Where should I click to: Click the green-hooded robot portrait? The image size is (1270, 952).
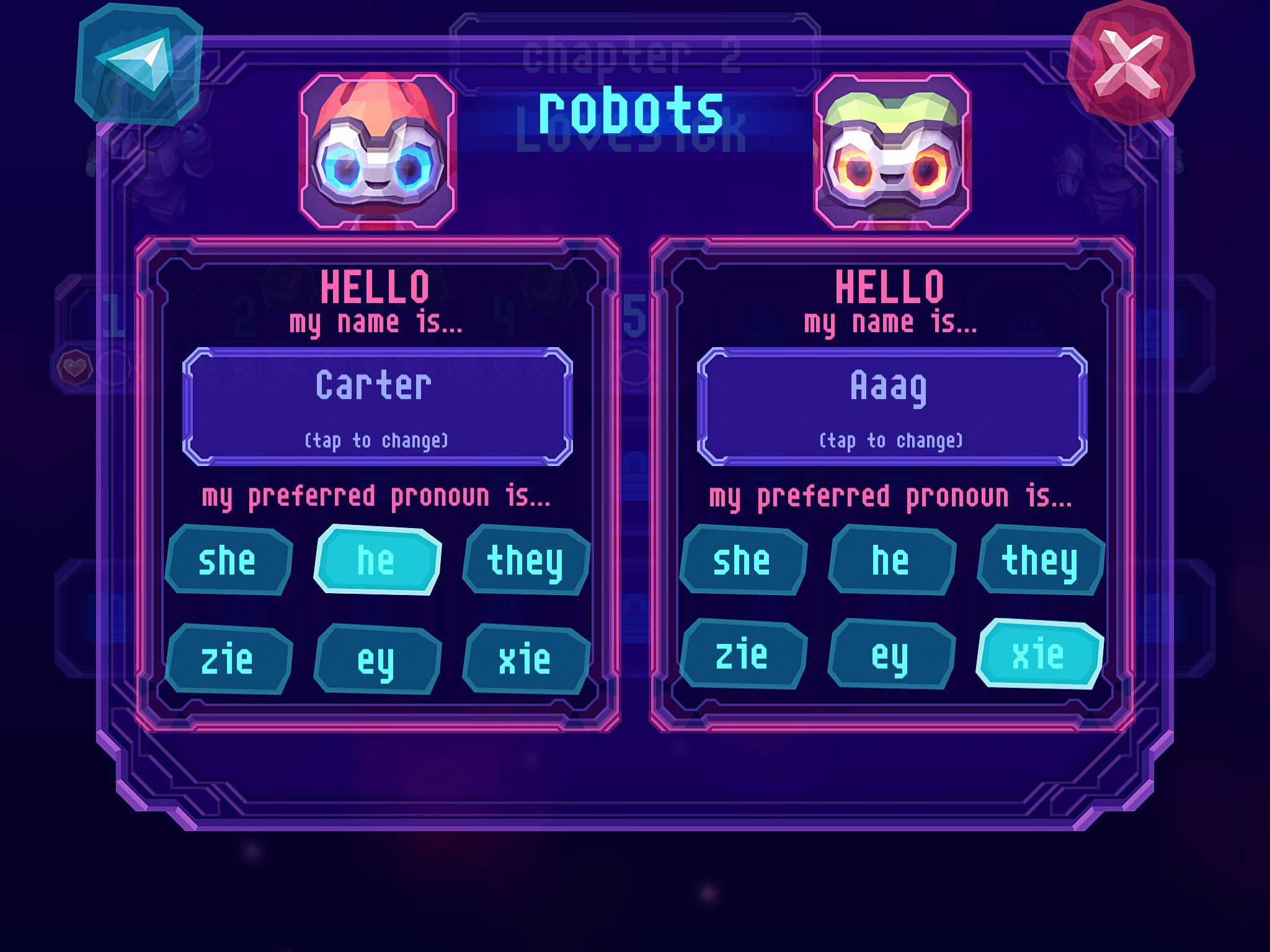point(892,151)
